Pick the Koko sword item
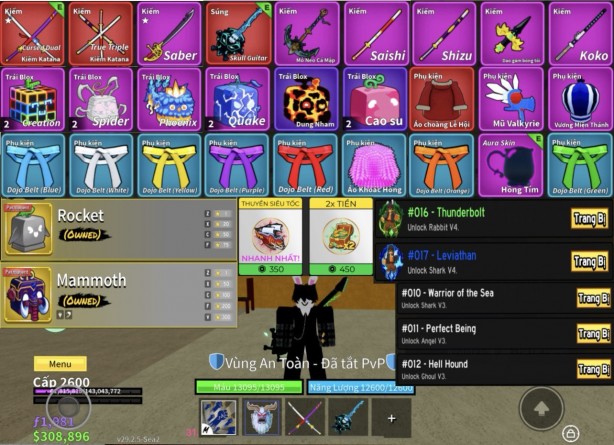Image resolution: width=614 pixels, height=445 pixels. tap(581, 33)
